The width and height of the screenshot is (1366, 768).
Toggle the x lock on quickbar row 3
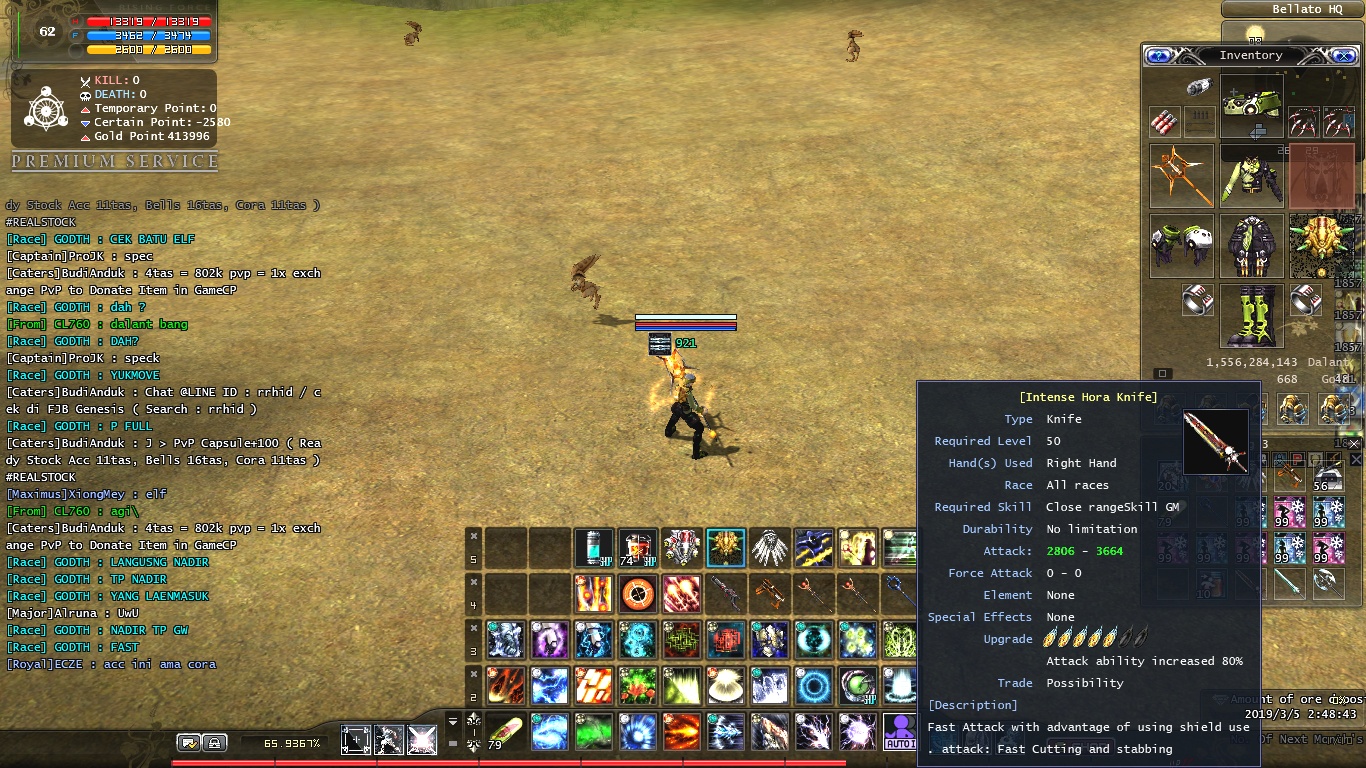tap(473, 628)
